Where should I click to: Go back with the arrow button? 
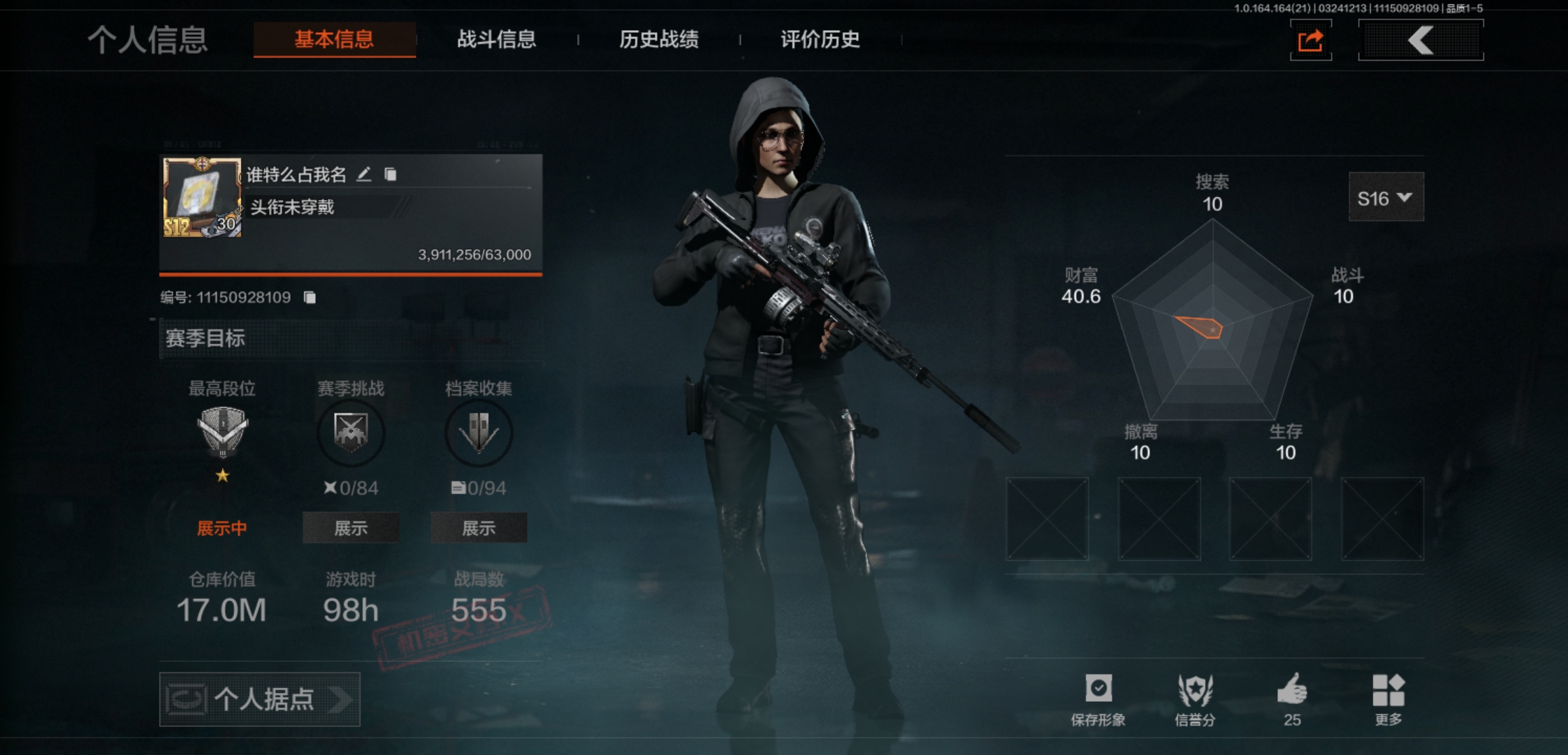coord(1421,40)
